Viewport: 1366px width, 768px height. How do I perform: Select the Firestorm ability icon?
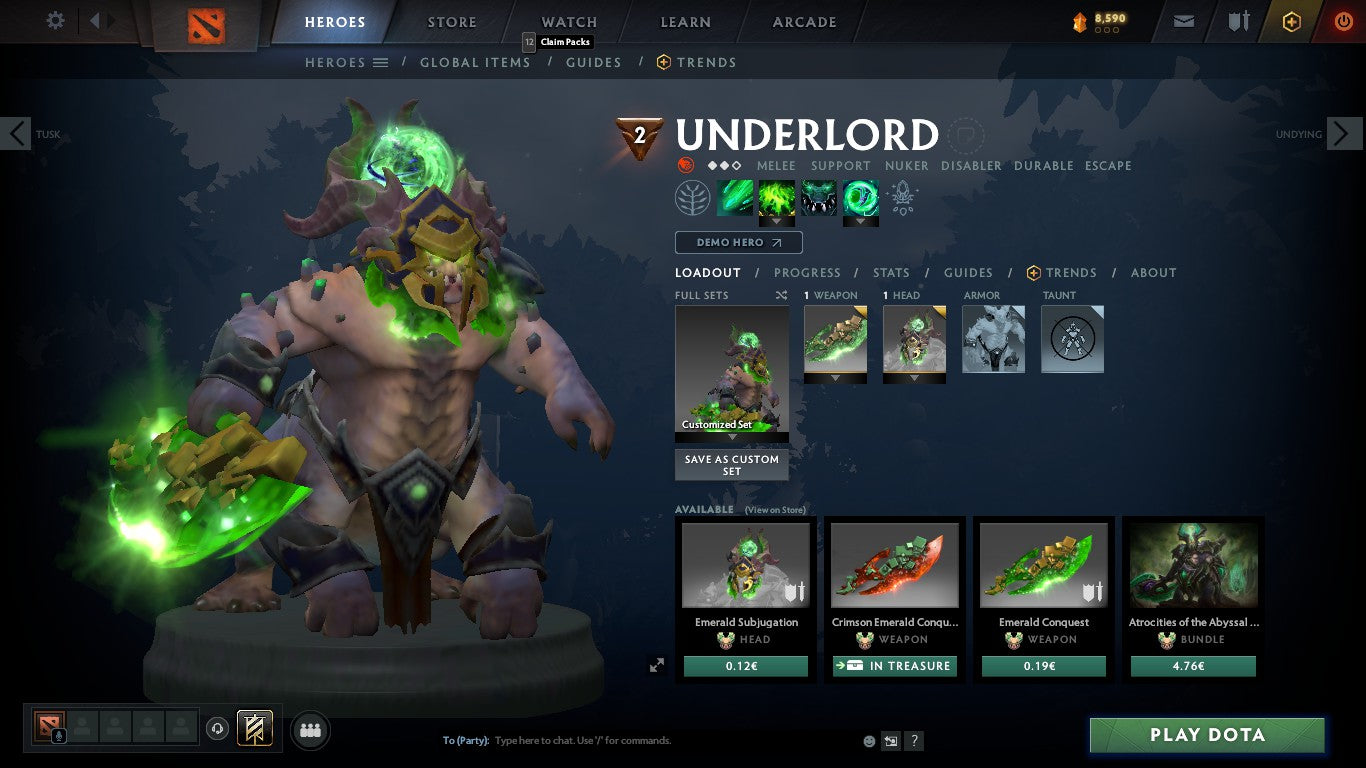tap(777, 198)
